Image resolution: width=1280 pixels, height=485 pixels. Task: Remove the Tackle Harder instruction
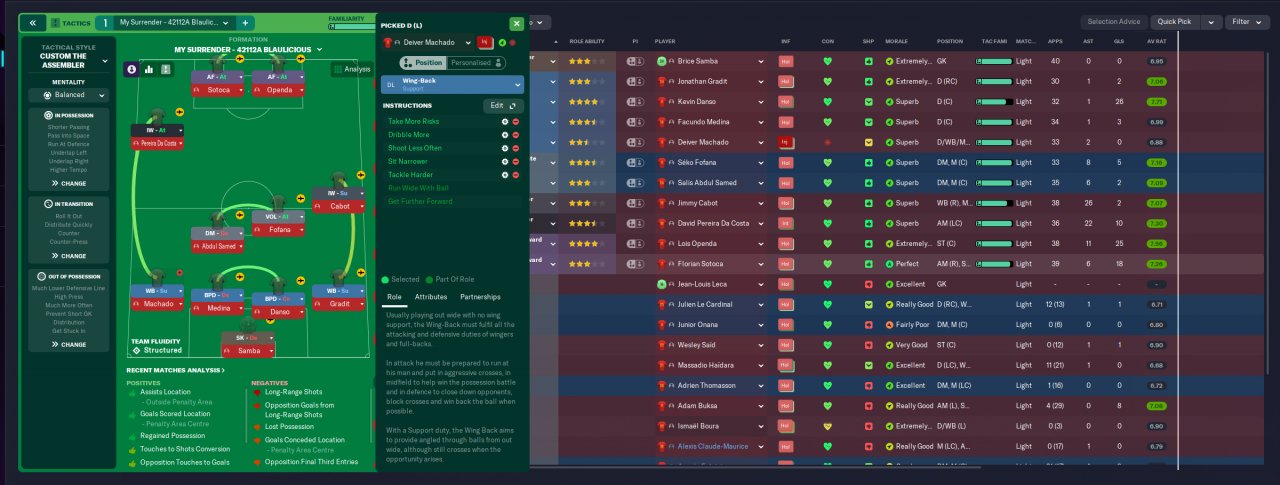click(516, 175)
